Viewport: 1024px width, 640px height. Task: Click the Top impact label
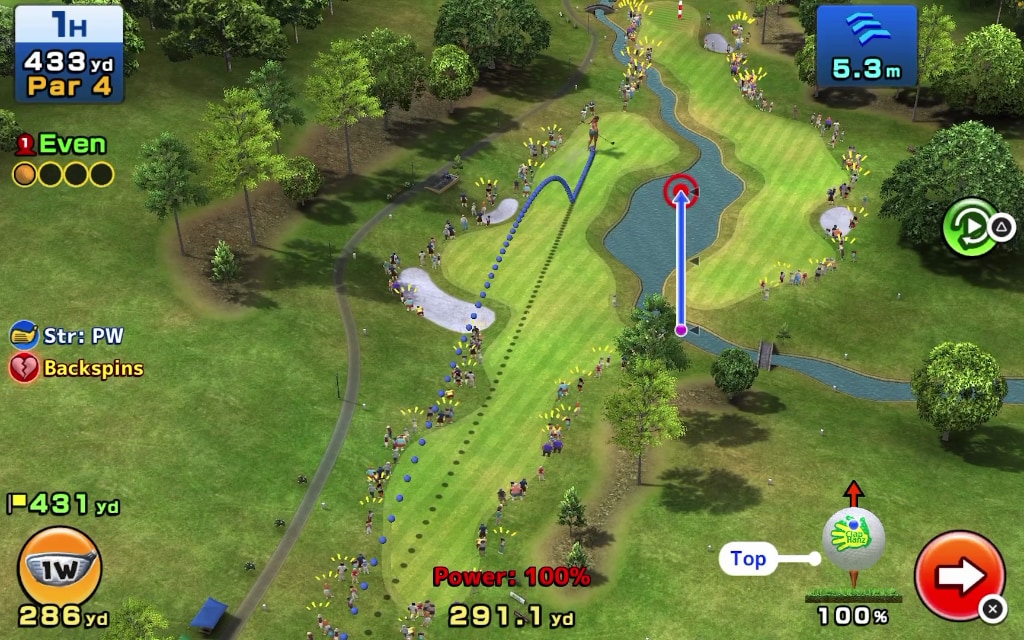(x=748, y=559)
